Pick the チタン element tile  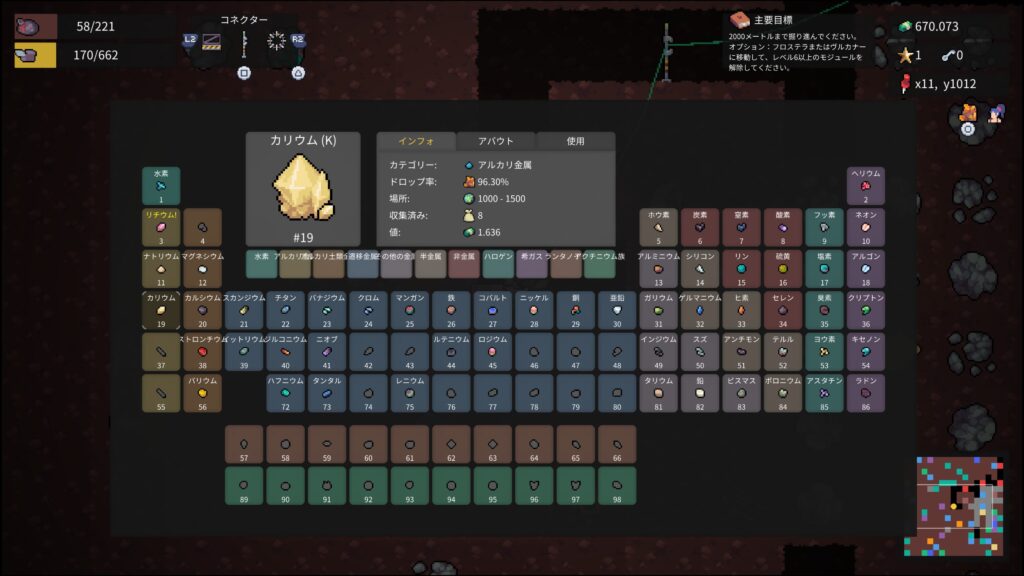[285, 310]
